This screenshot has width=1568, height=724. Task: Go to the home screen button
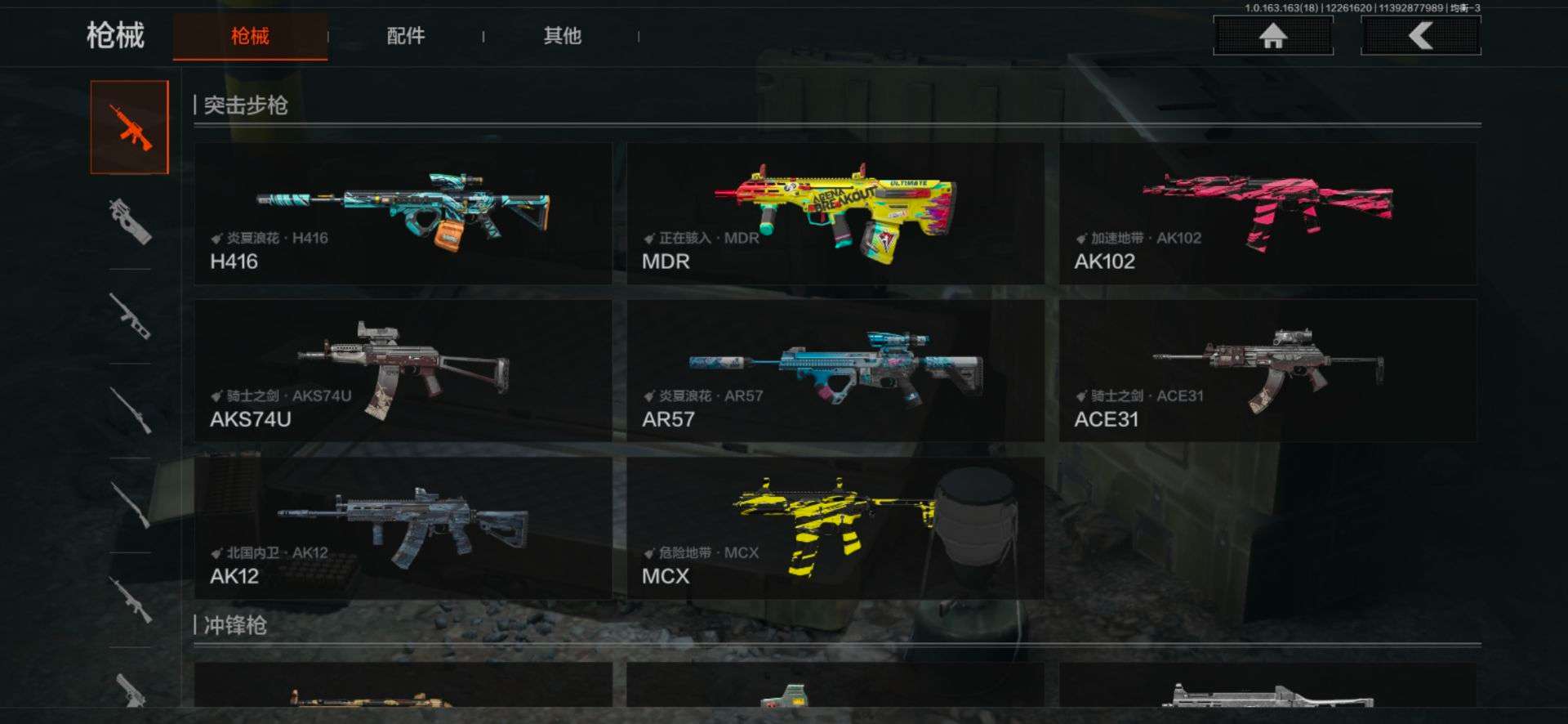(1273, 36)
